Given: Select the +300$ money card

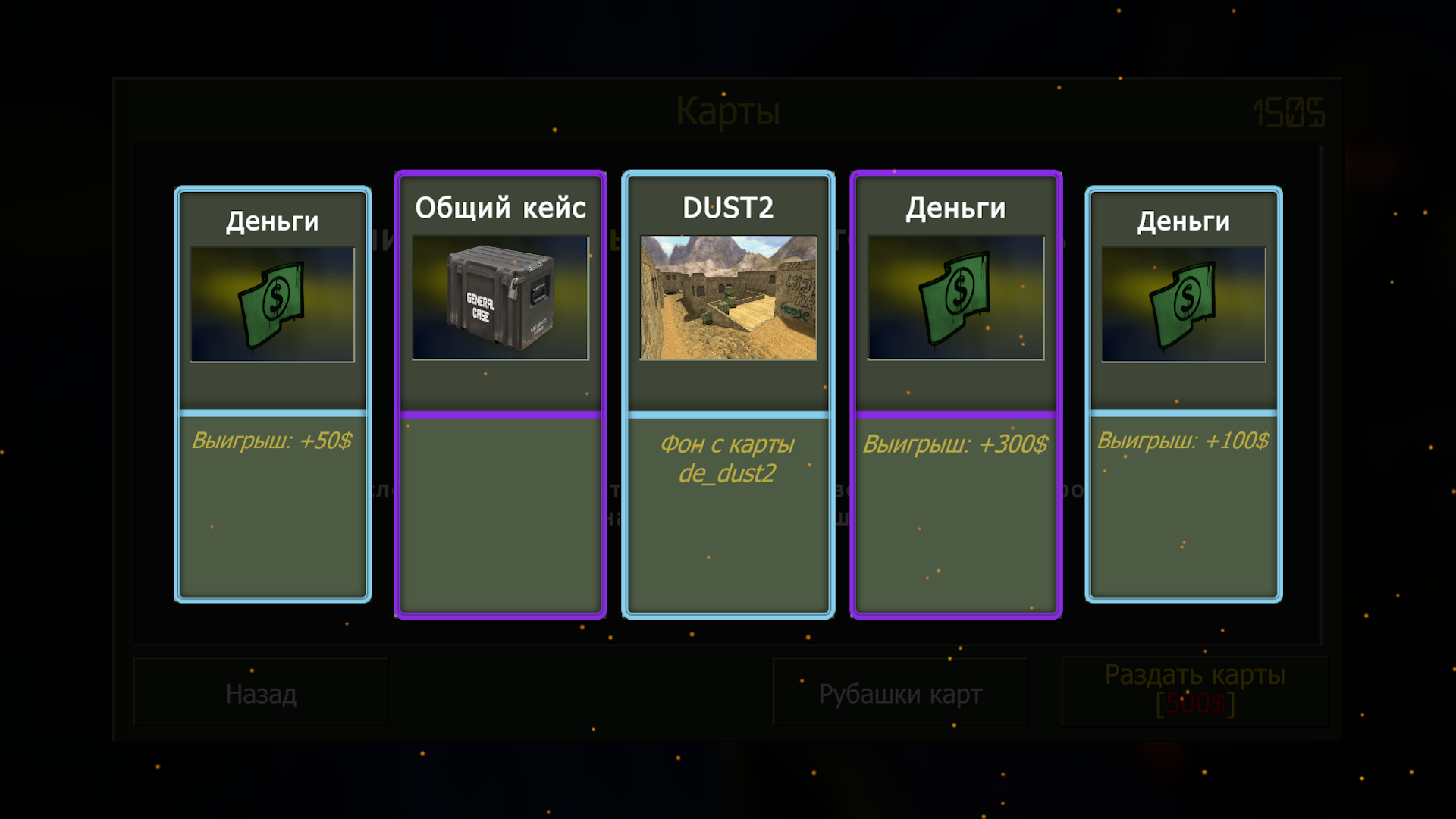Looking at the screenshot, I should [955, 394].
